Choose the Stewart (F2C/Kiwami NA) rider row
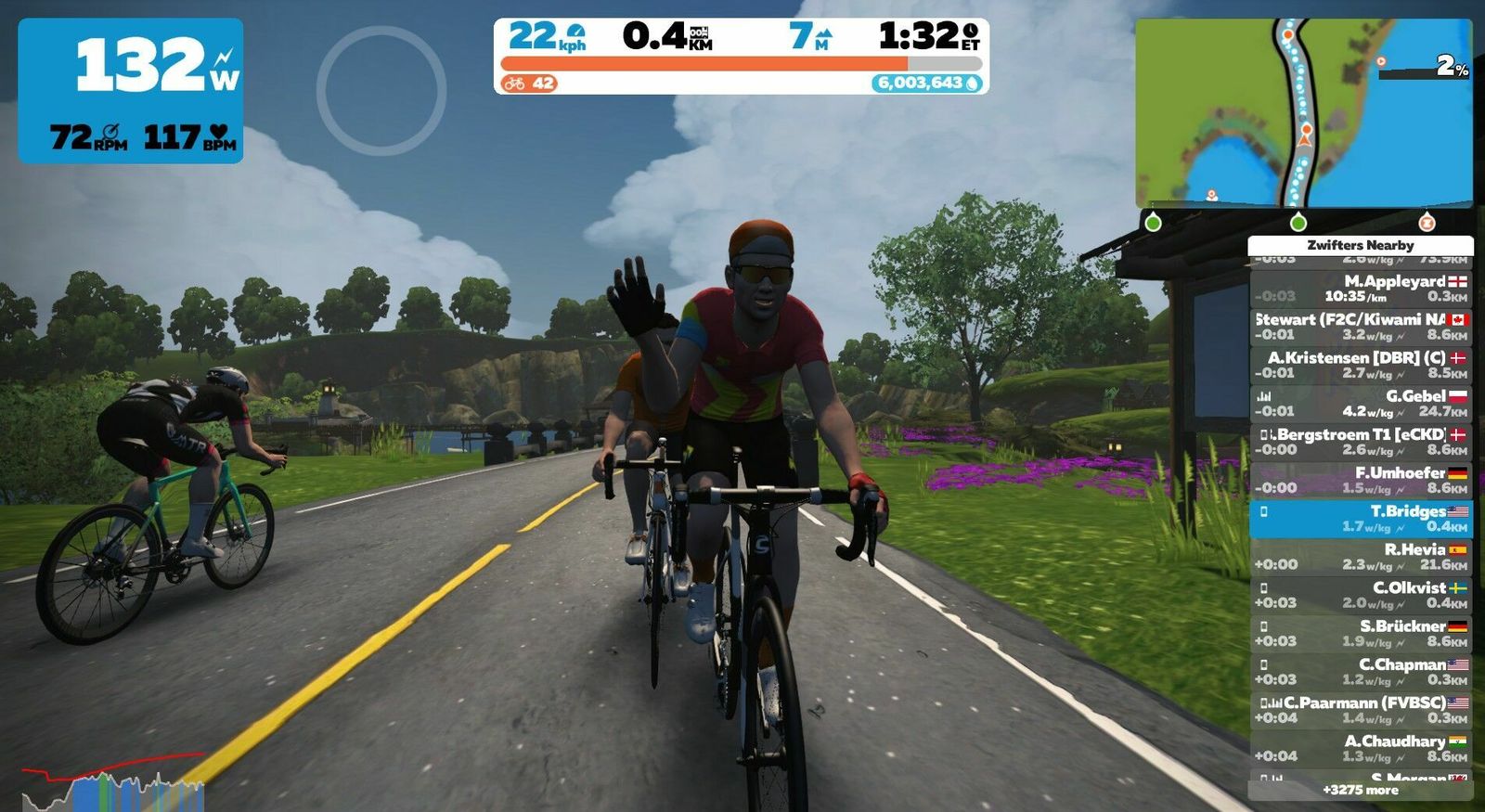The width and height of the screenshot is (1485, 812). [1360, 327]
